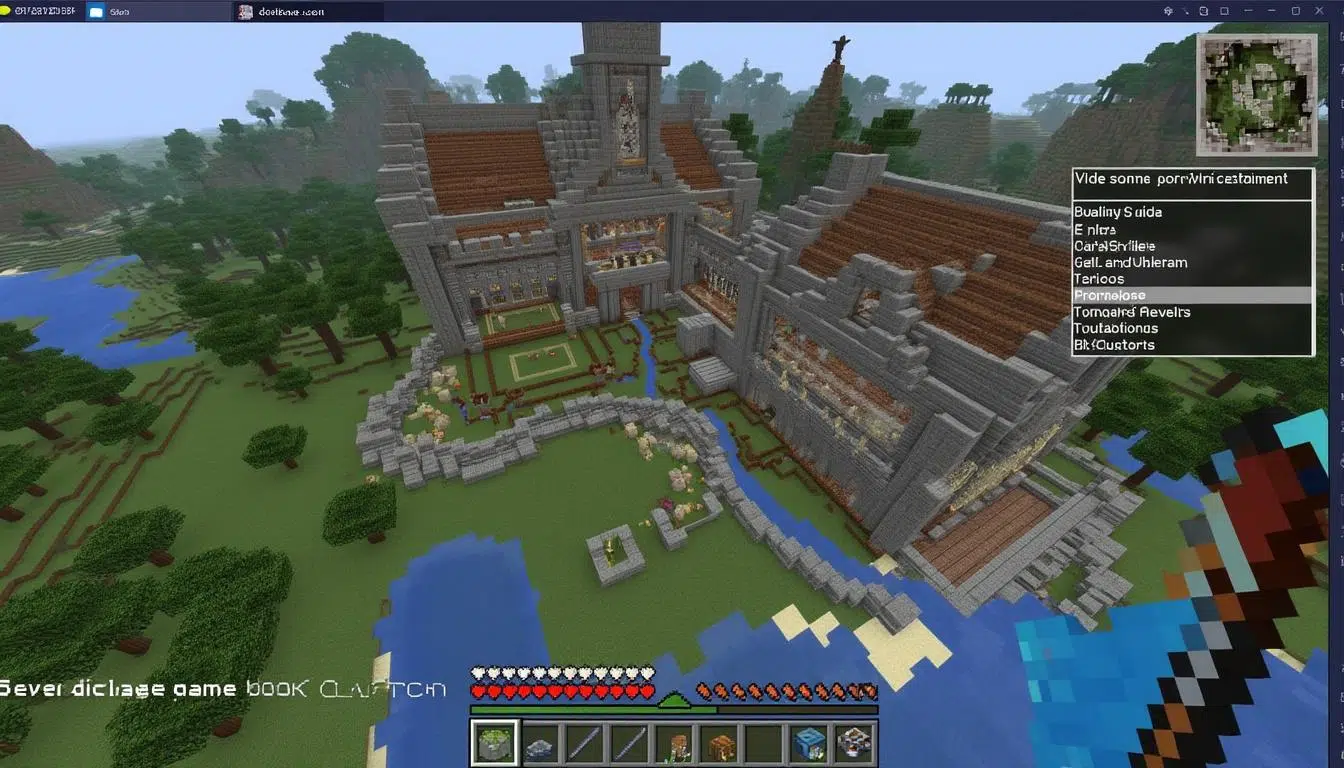Pick the sword from the third hotbar slot
This screenshot has width=1344, height=768.
pyautogui.click(x=586, y=742)
